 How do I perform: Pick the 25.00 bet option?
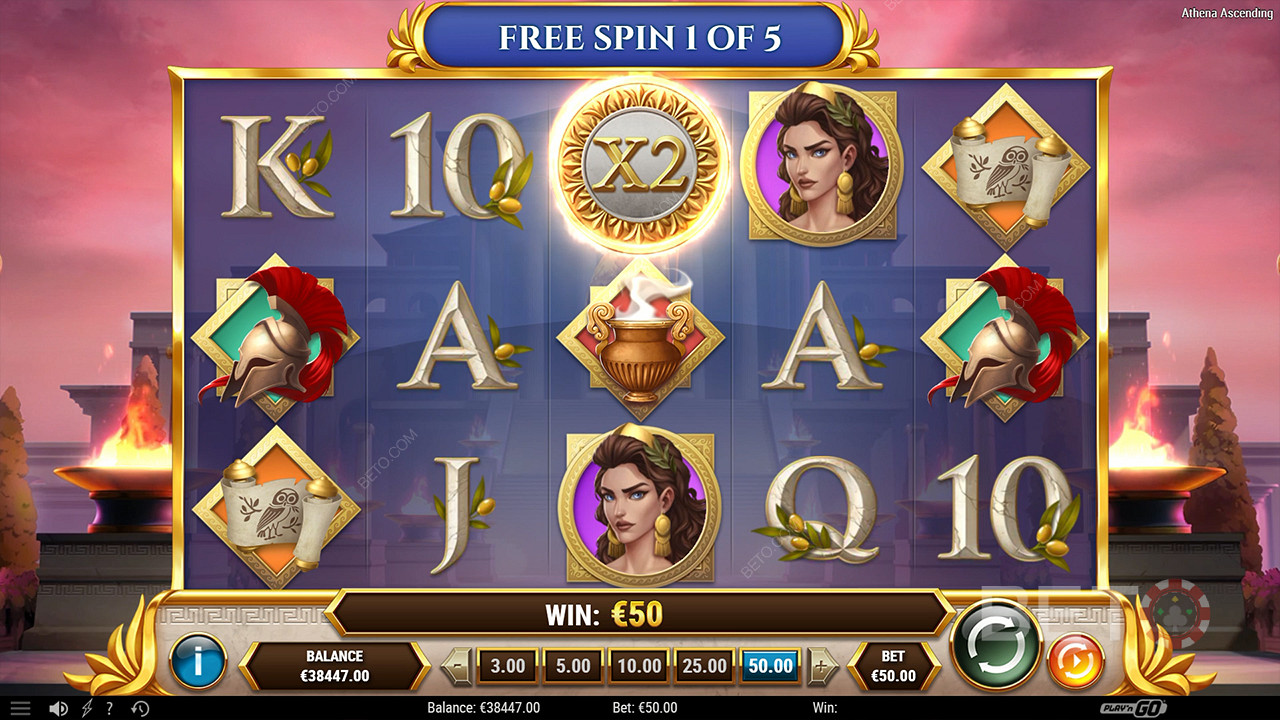tap(704, 665)
